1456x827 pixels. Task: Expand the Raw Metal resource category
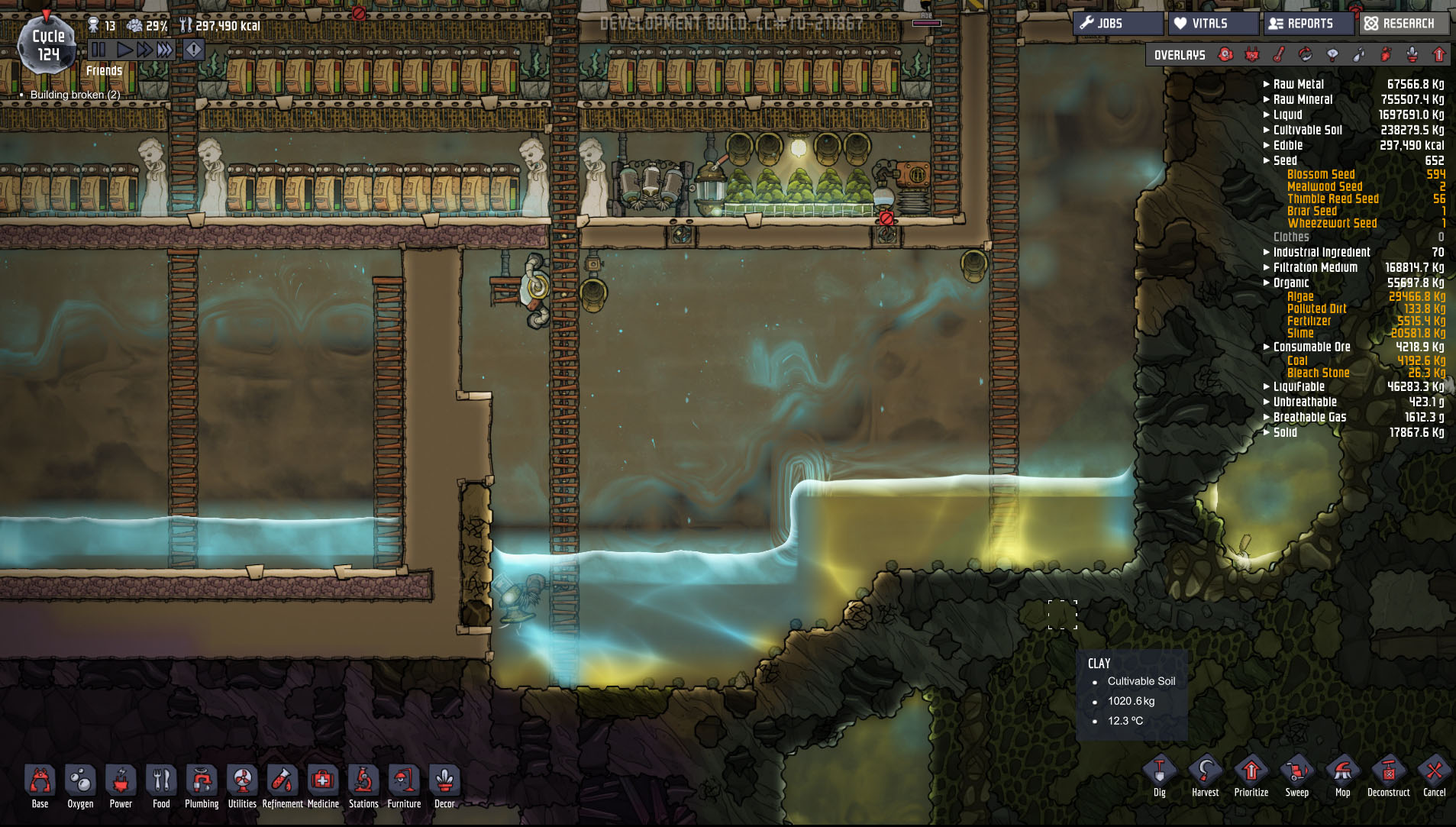coord(1298,84)
